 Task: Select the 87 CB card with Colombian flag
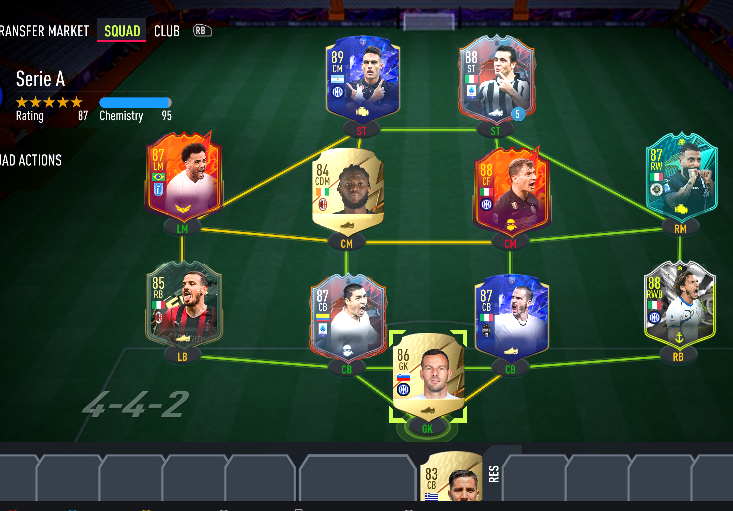point(347,315)
